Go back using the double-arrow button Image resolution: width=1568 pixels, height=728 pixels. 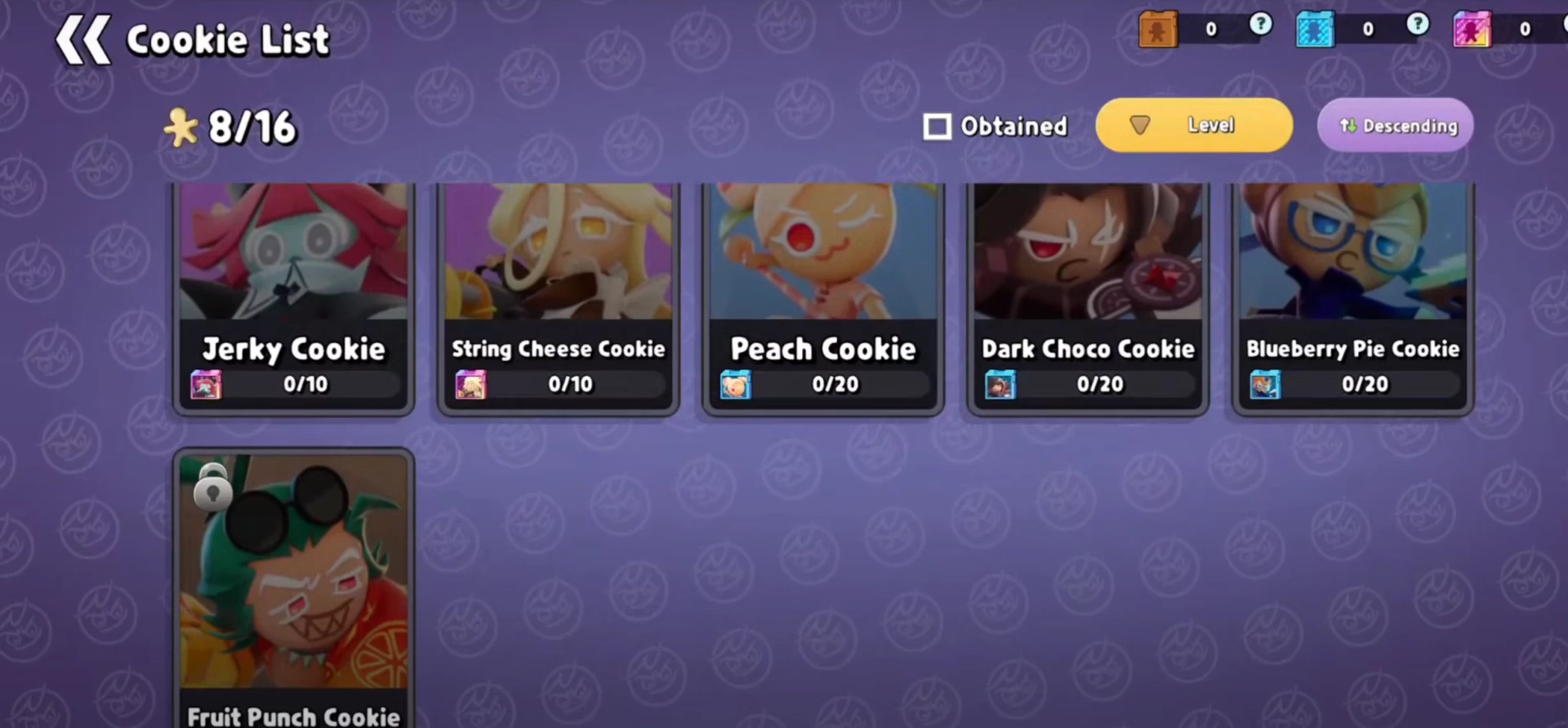82,39
